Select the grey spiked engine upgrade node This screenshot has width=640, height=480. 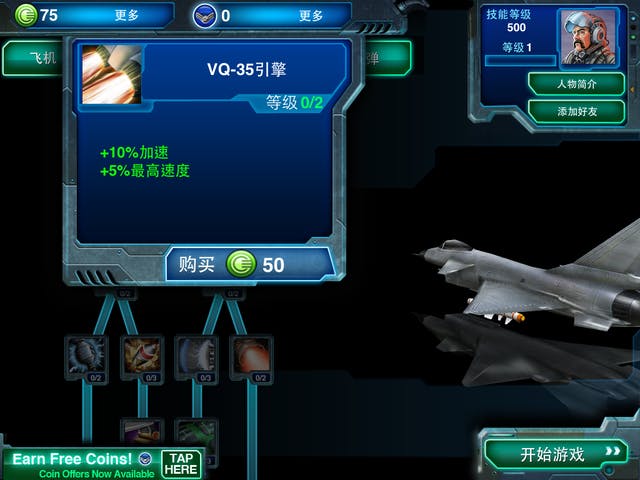[x=86, y=355]
